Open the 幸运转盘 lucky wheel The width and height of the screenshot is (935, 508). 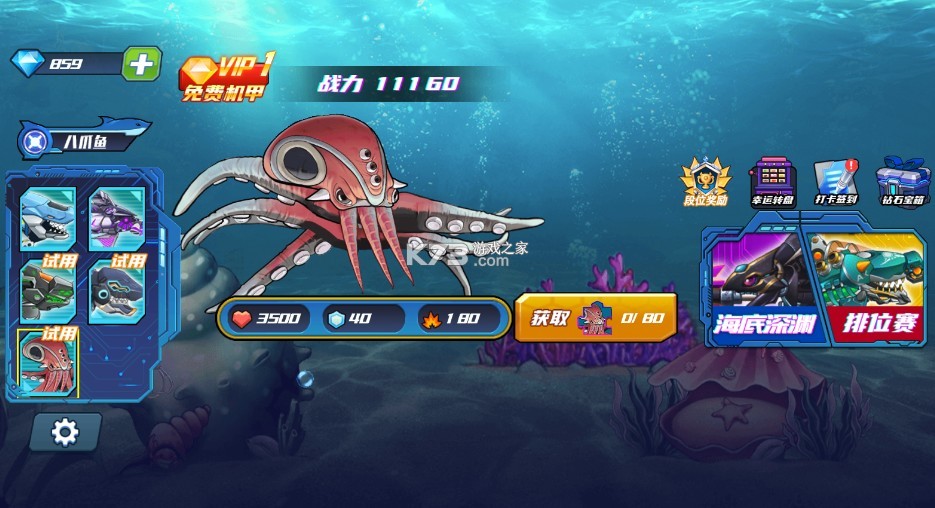point(771,183)
